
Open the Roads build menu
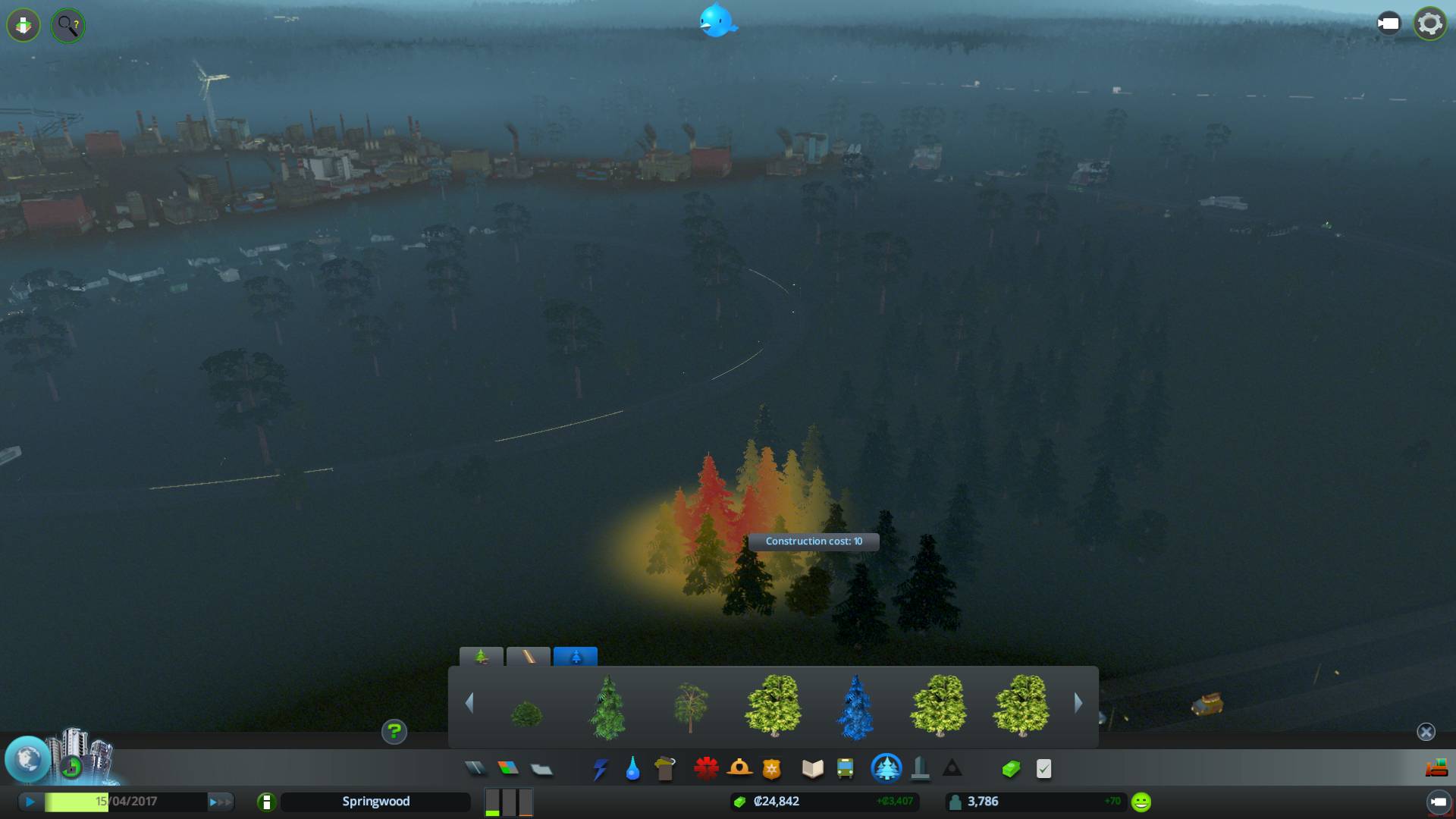click(475, 769)
